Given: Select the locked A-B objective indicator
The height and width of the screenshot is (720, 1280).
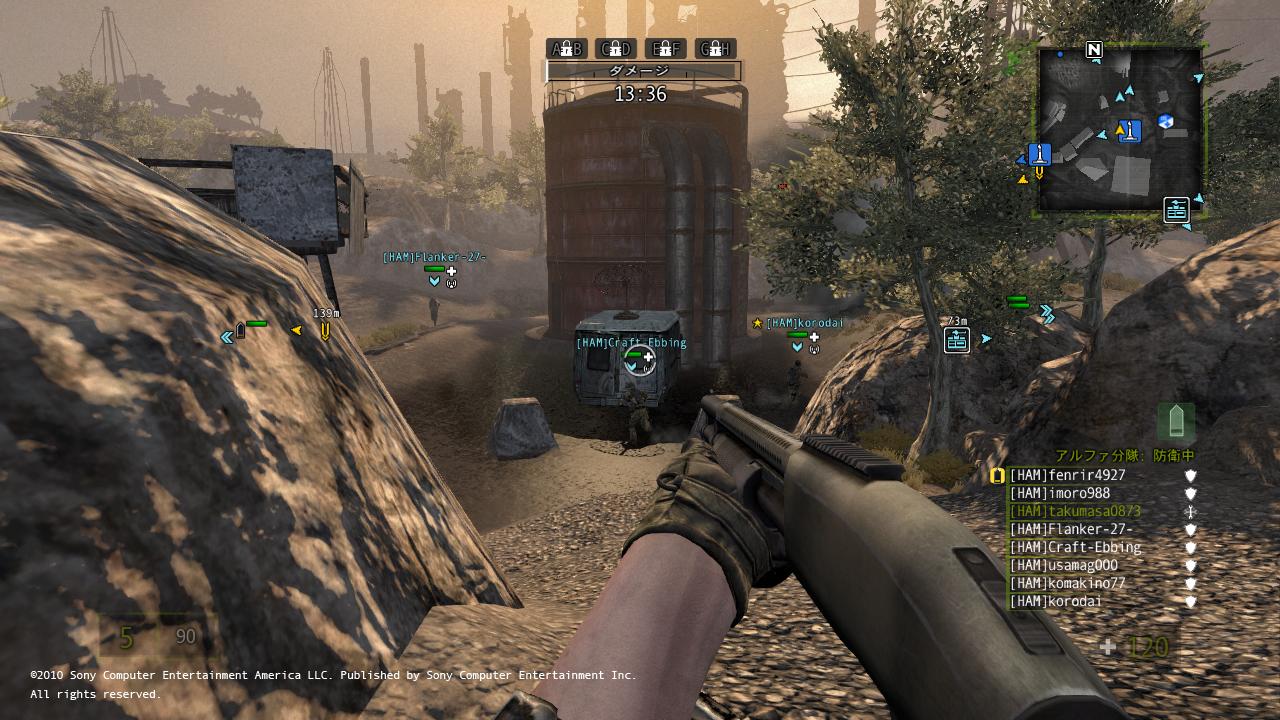Looking at the screenshot, I should [x=566, y=48].
